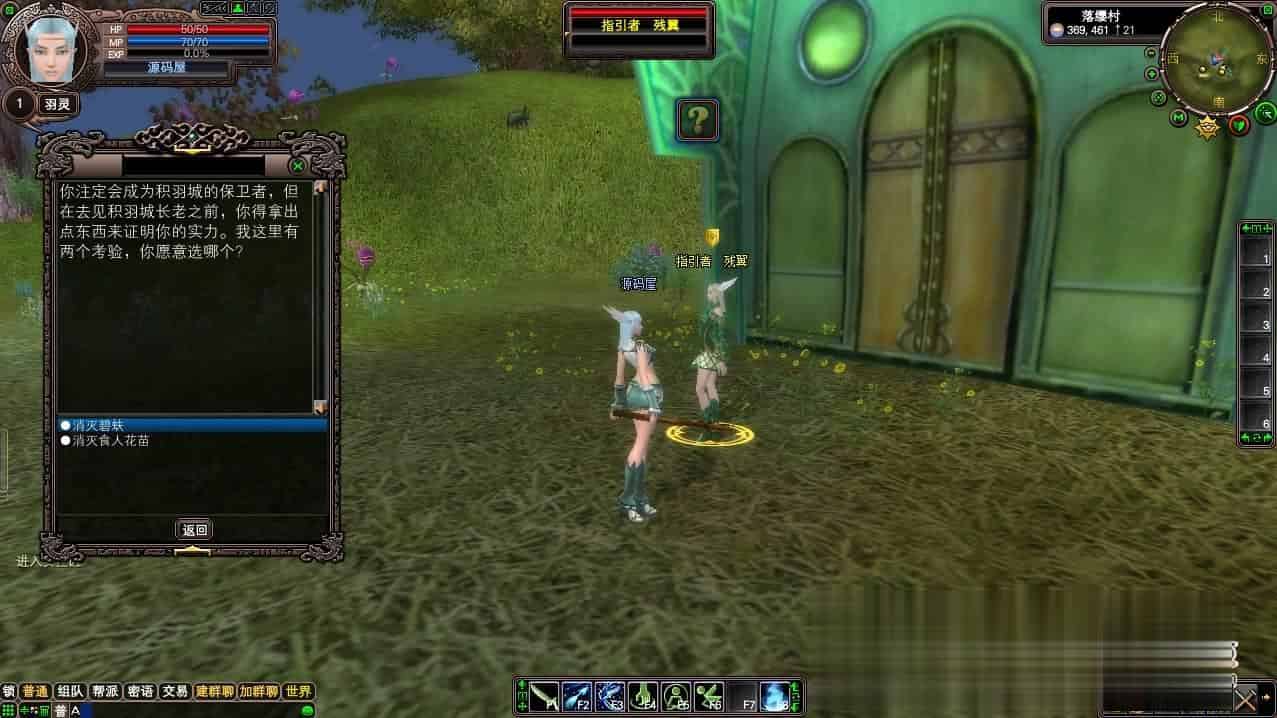This screenshot has width=1277, height=718.
Task: Use the F5 meditation sitting skill
Action: pyautogui.click(x=676, y=696)
